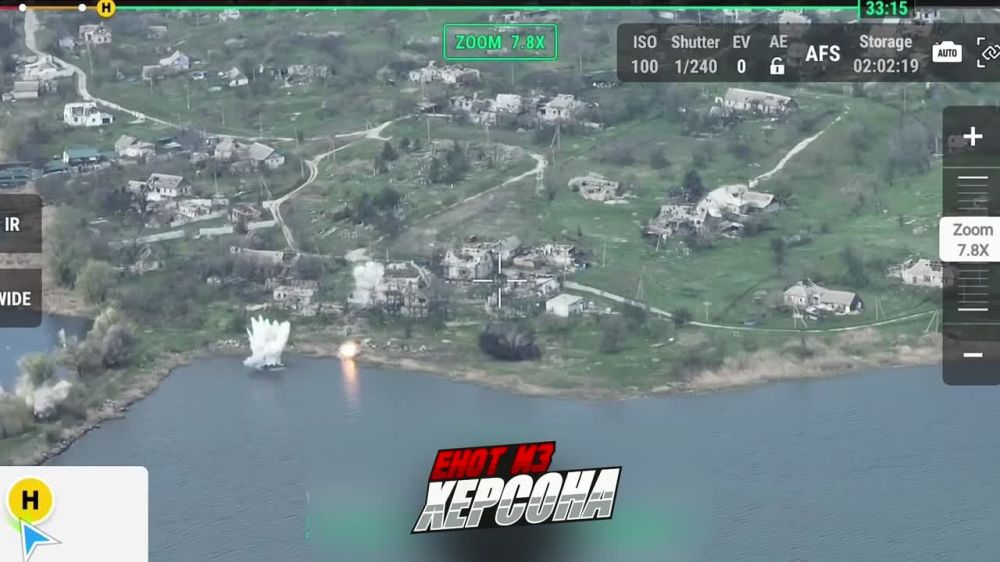1000x562 pixels.
Task: Open the Storage info readout
Action: pyautogui.click(x=885, y=54)
